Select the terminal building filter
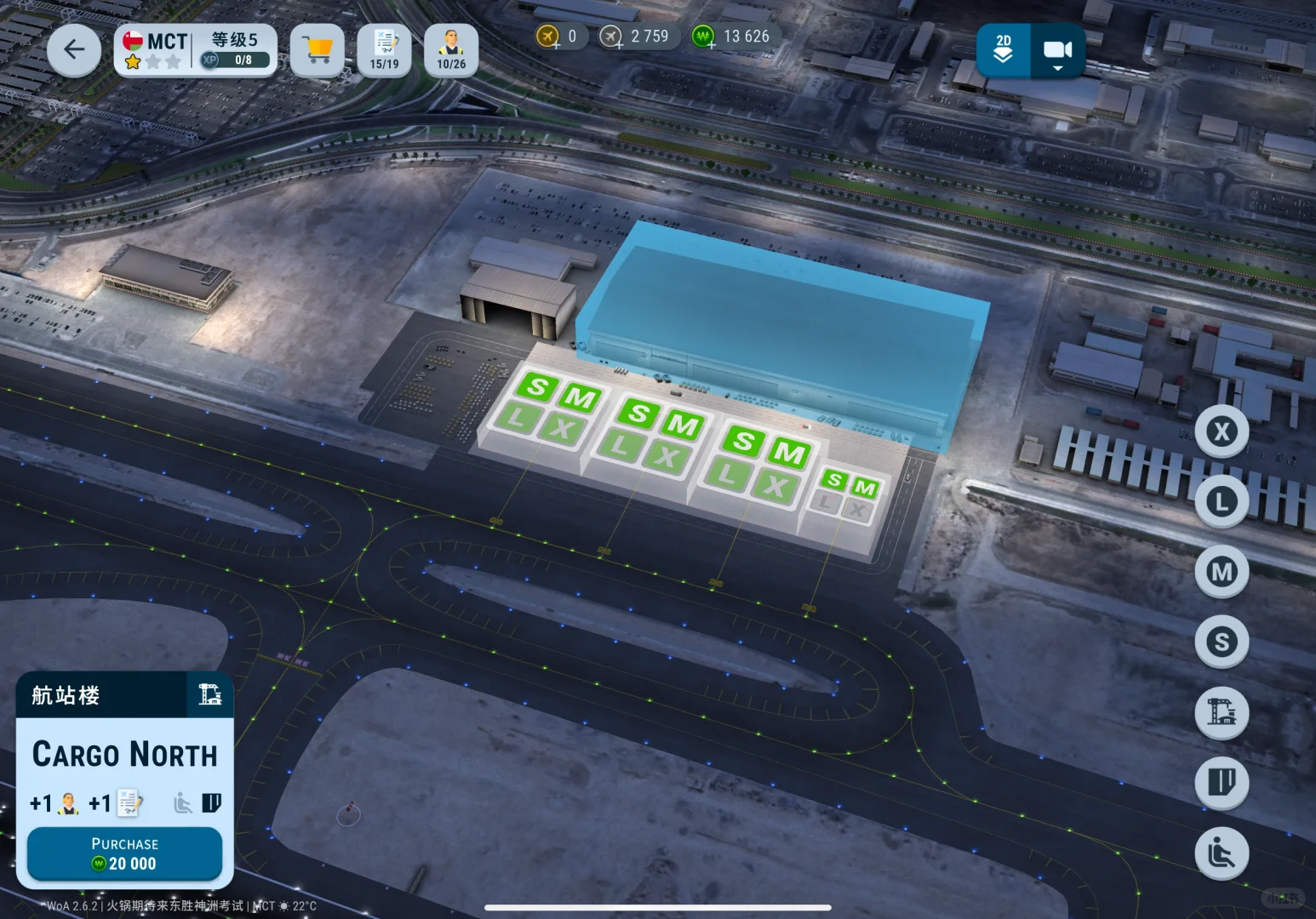The width and height of the screenshot is (1316, 919). click(x=1222, y=711)
